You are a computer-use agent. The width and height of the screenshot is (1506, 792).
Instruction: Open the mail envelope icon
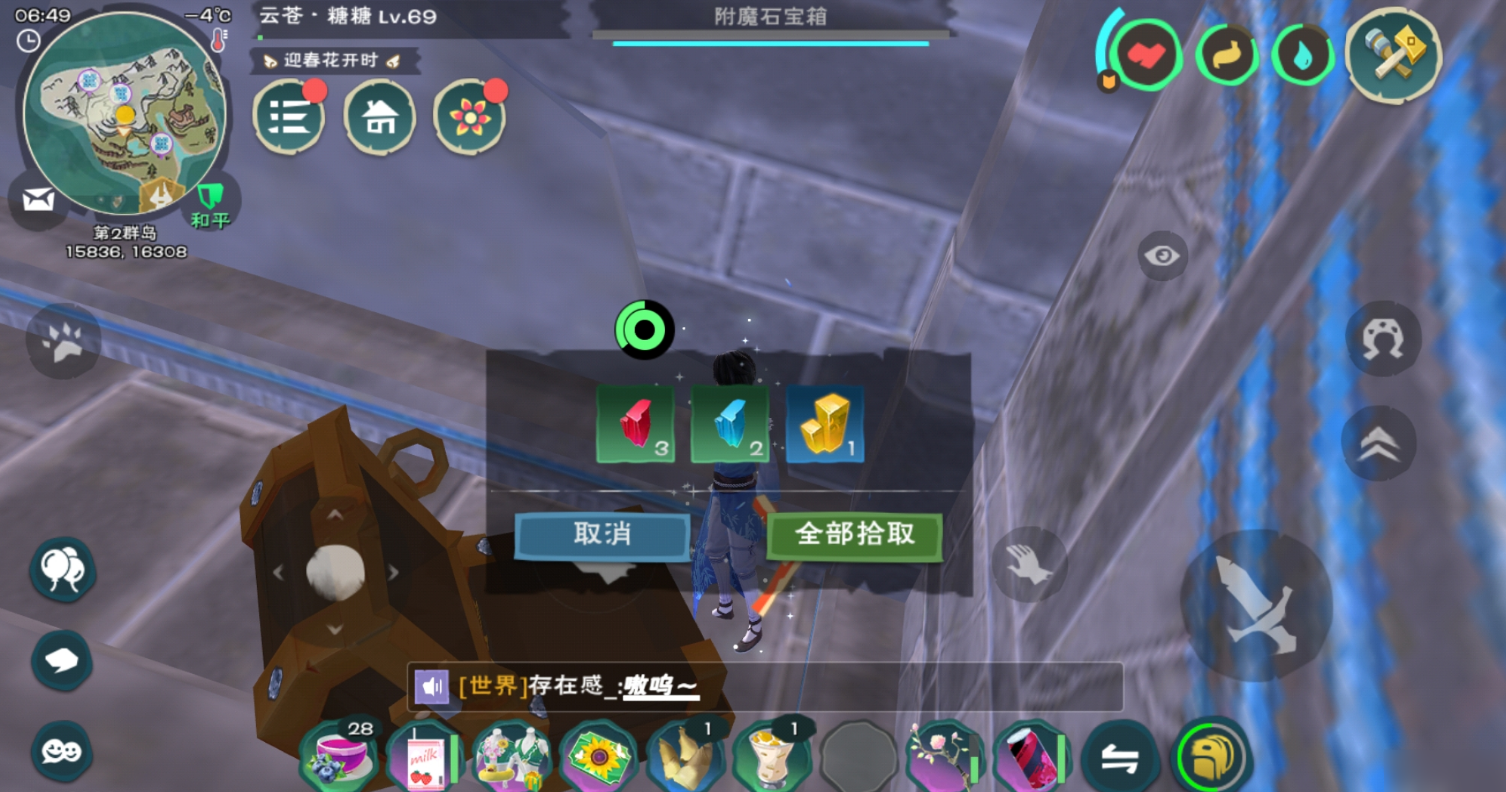38,200
